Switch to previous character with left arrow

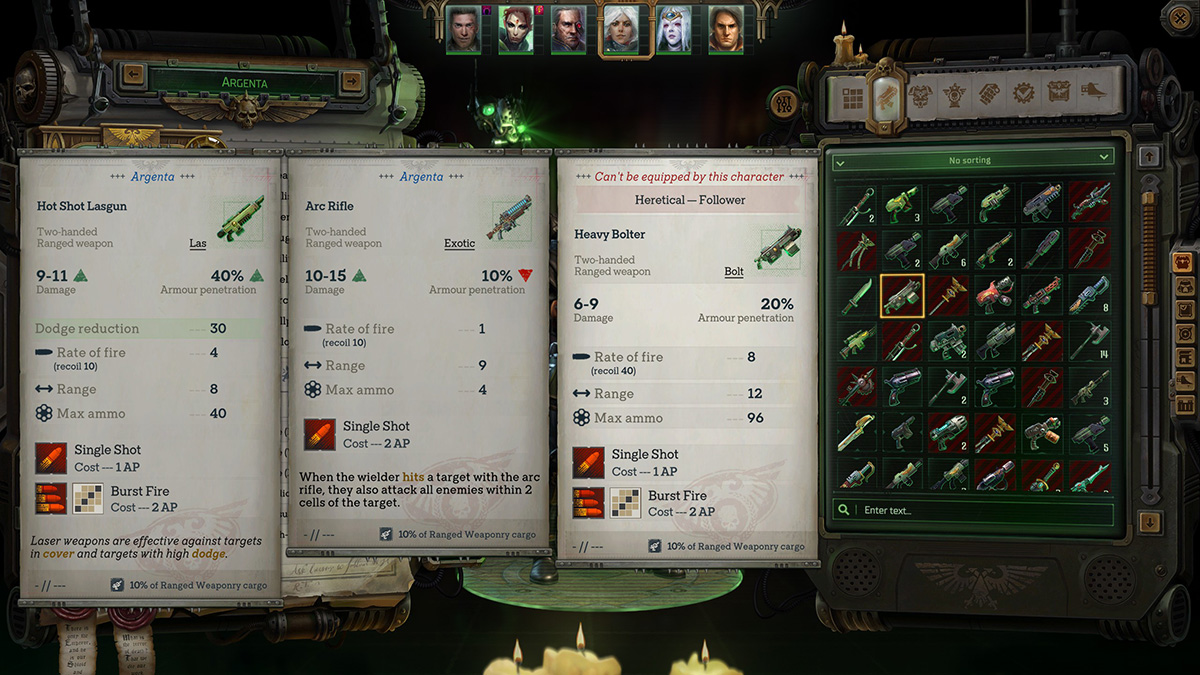point(132,75)
